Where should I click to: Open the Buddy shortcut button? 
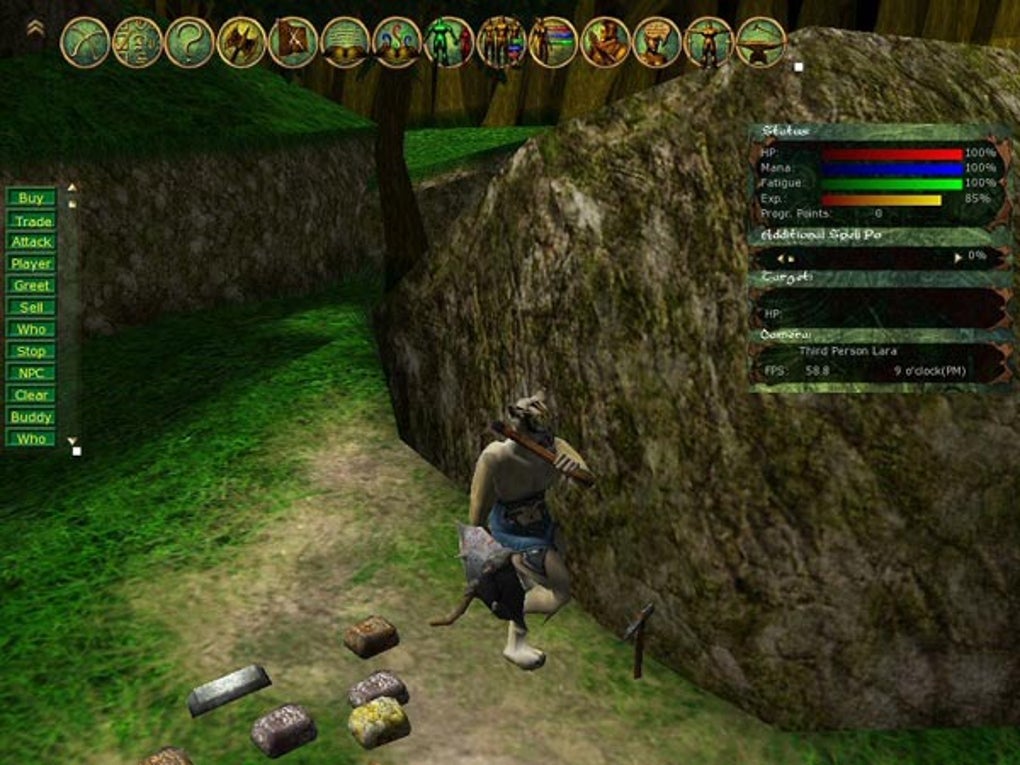(31, 417)
